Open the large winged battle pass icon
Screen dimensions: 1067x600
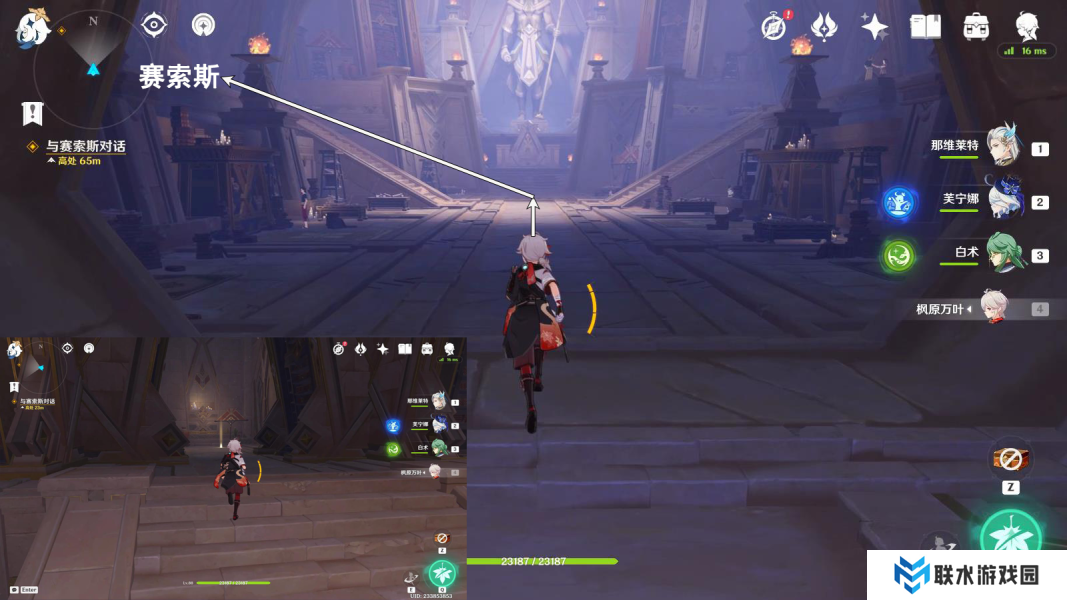(823, 27)
